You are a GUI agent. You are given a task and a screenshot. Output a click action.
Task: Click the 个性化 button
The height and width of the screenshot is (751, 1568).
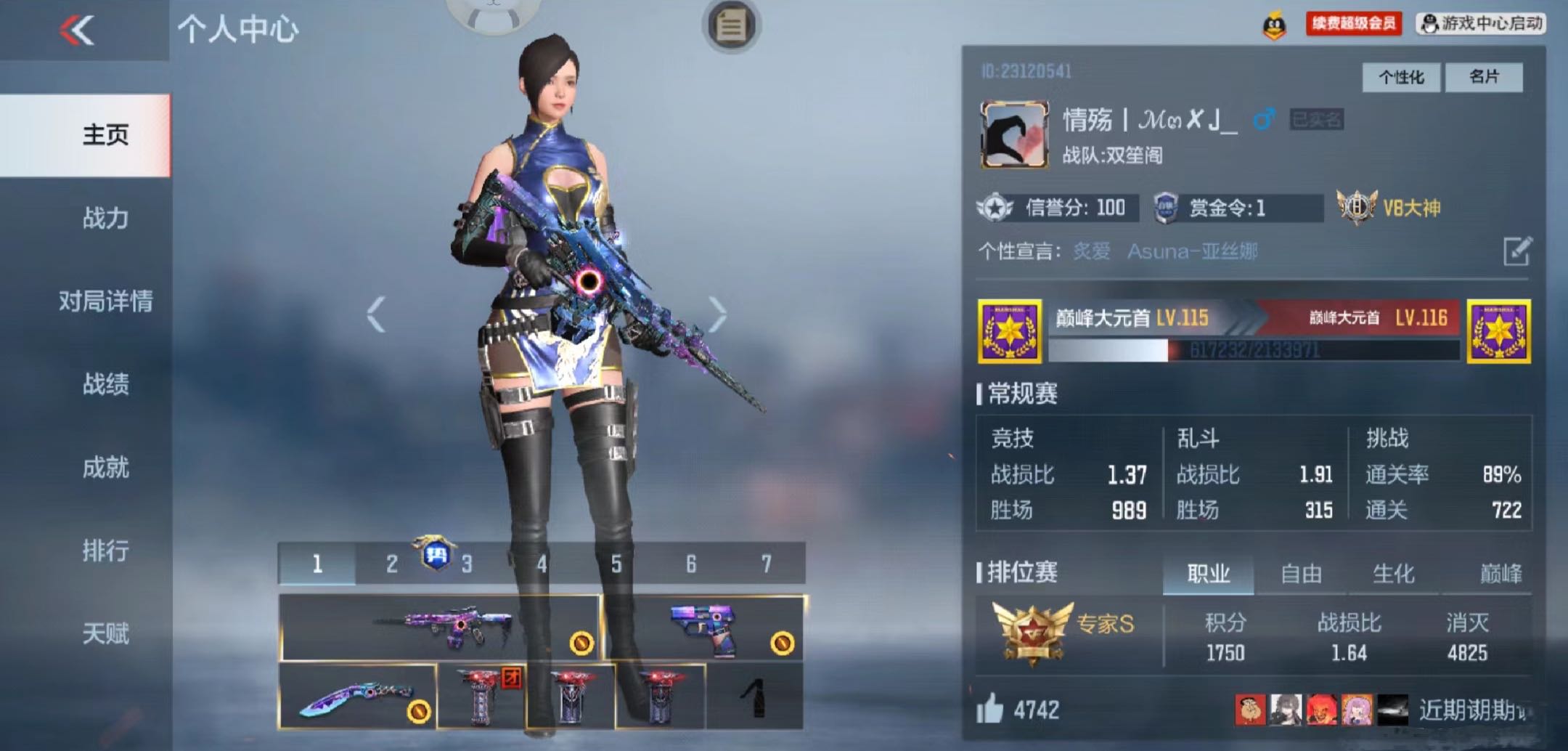click(x=1400, y=77)
